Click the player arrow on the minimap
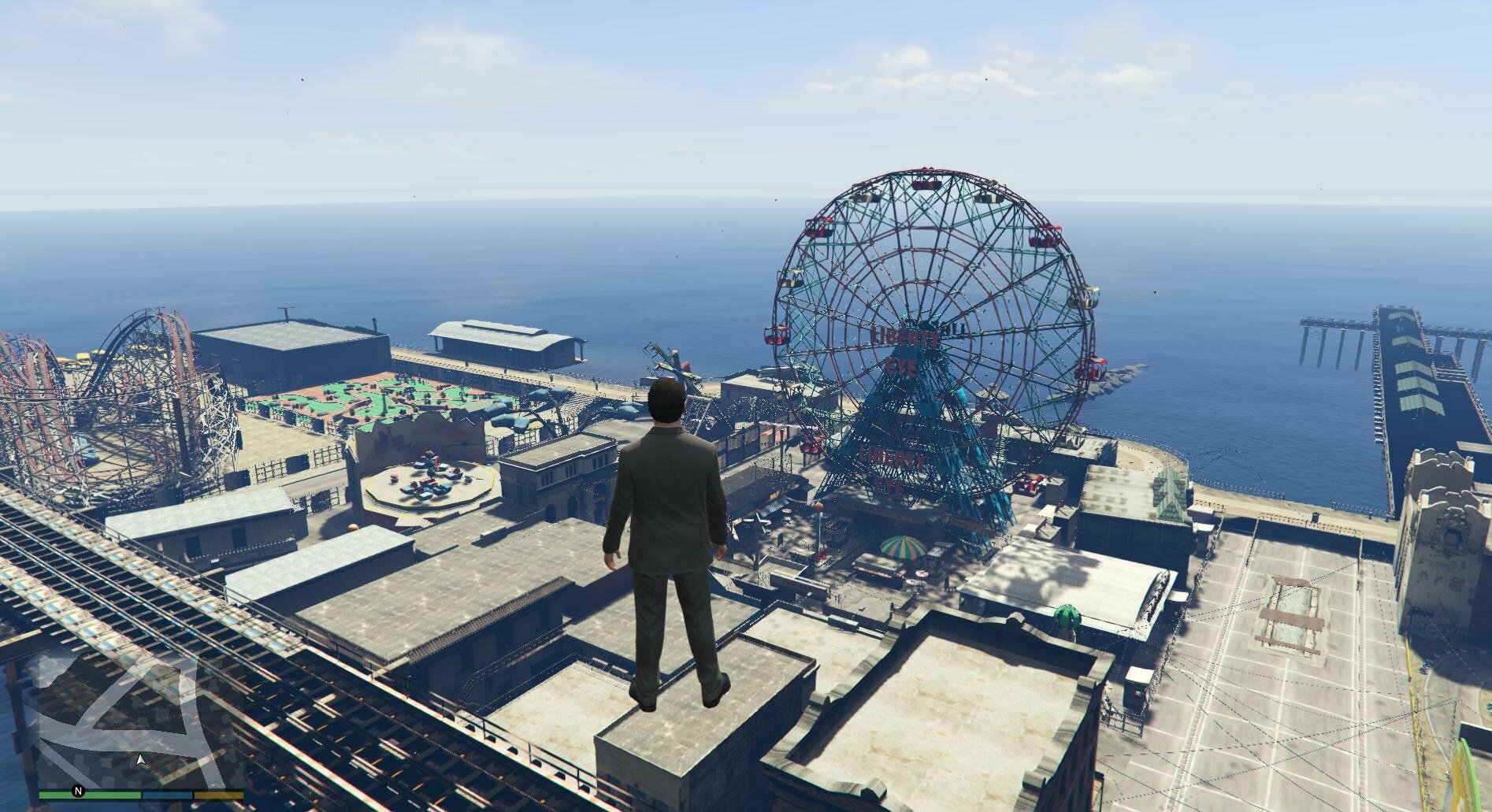 point(141,761)
